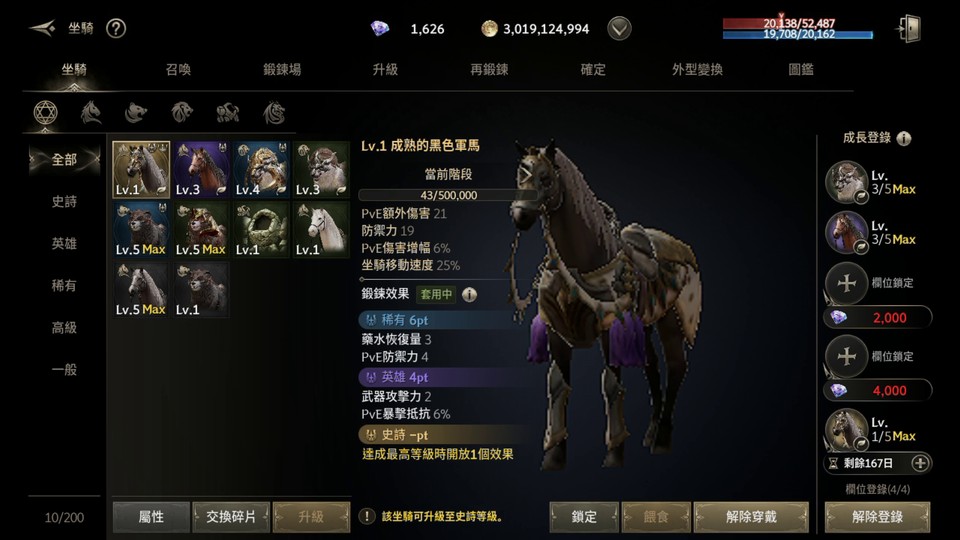Expand the currency dropdown arrow
This screenshot has width=960, height=540.
[620, 28]
